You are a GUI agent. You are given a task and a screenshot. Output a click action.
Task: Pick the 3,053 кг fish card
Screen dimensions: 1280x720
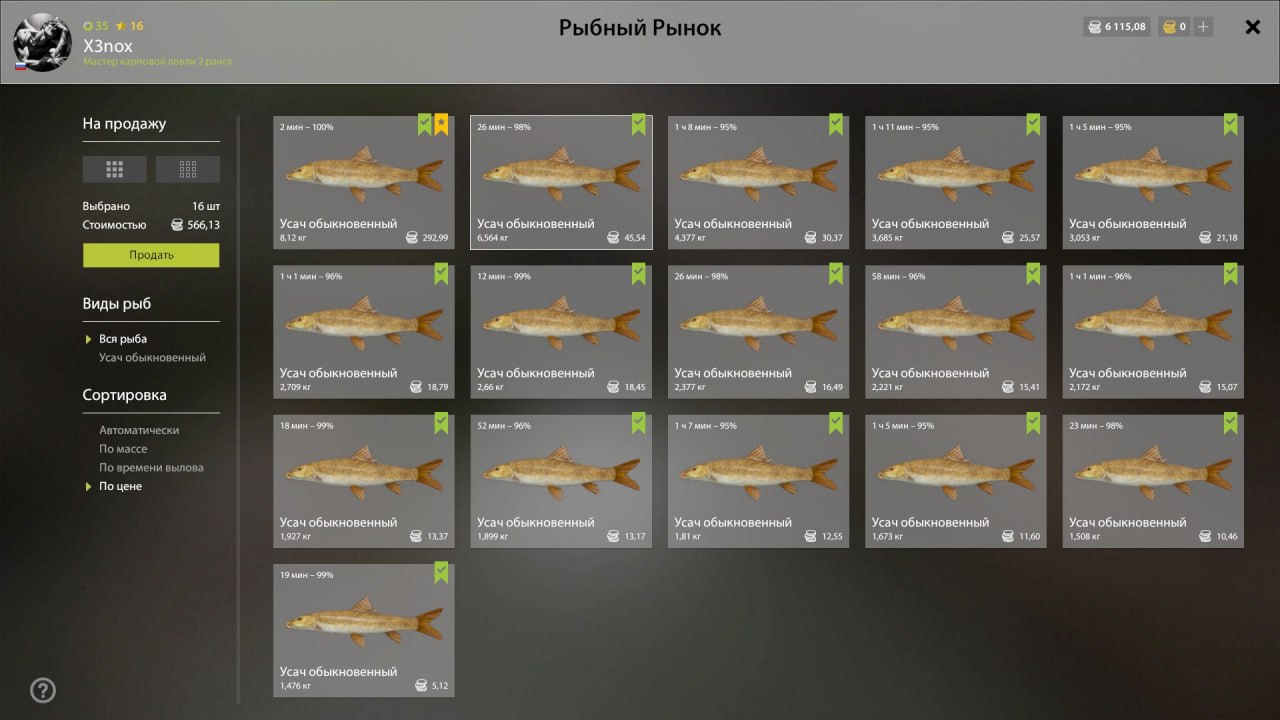pyautogui.click(x=1153, y=182)
